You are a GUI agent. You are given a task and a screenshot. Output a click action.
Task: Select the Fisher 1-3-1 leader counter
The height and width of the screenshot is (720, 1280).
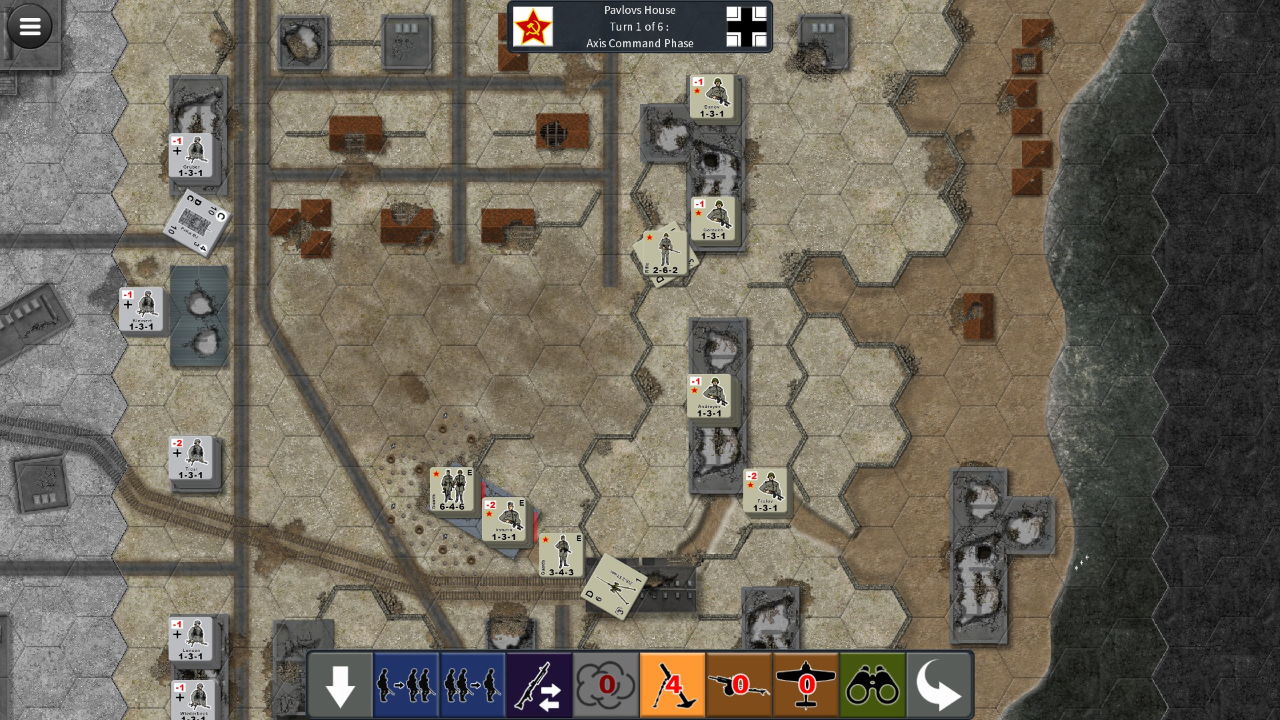(x=765, y=491)
